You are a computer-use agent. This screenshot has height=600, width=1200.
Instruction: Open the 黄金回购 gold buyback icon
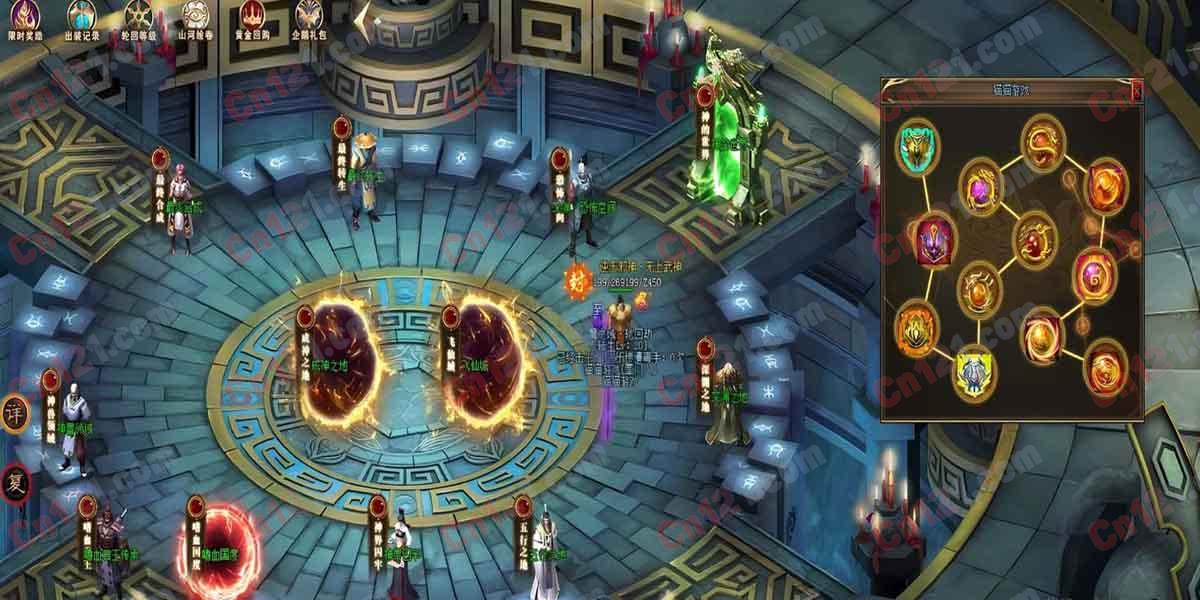(x=254, y=16)
